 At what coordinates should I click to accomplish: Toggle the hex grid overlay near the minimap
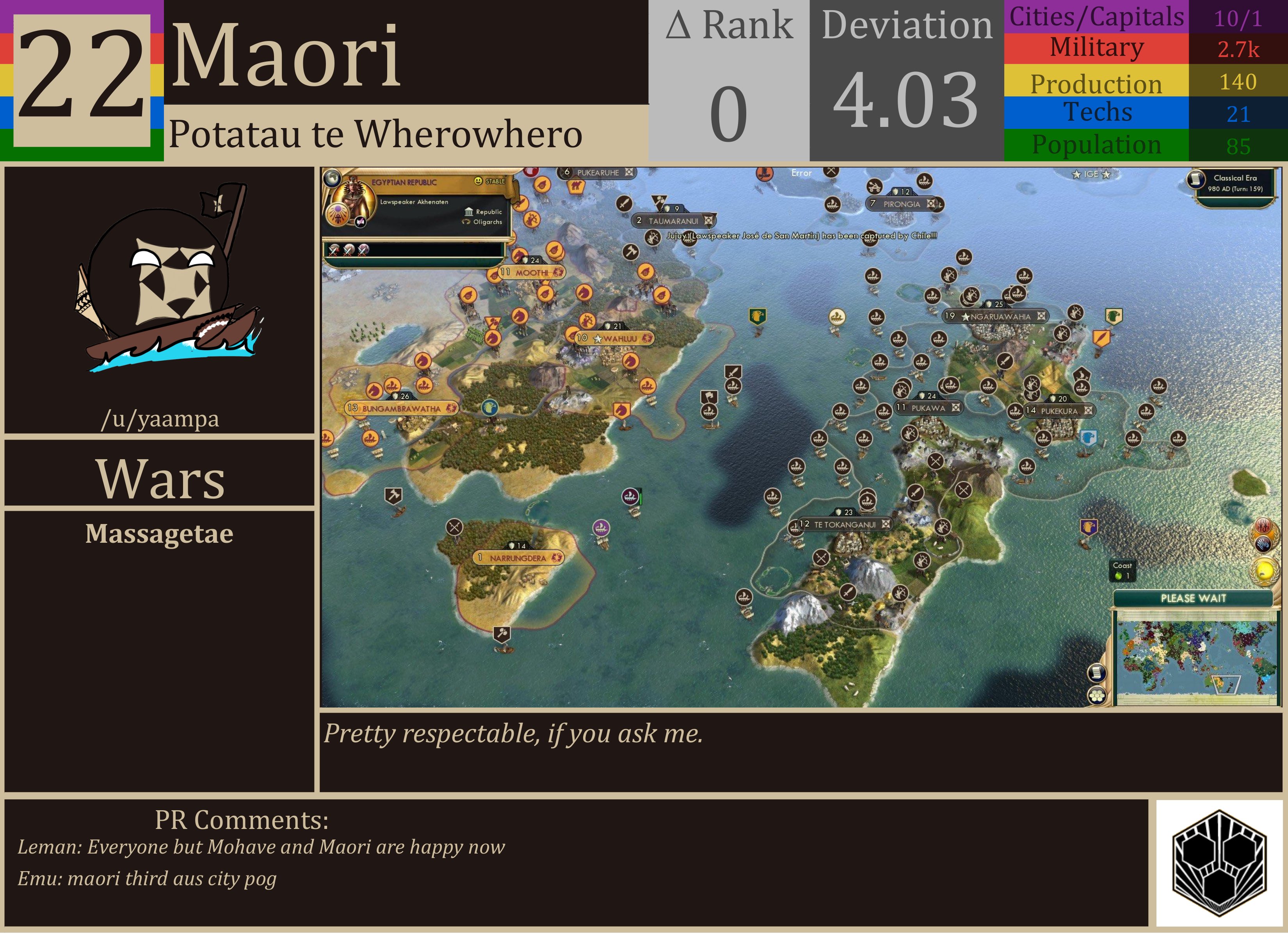[1097, 697]
